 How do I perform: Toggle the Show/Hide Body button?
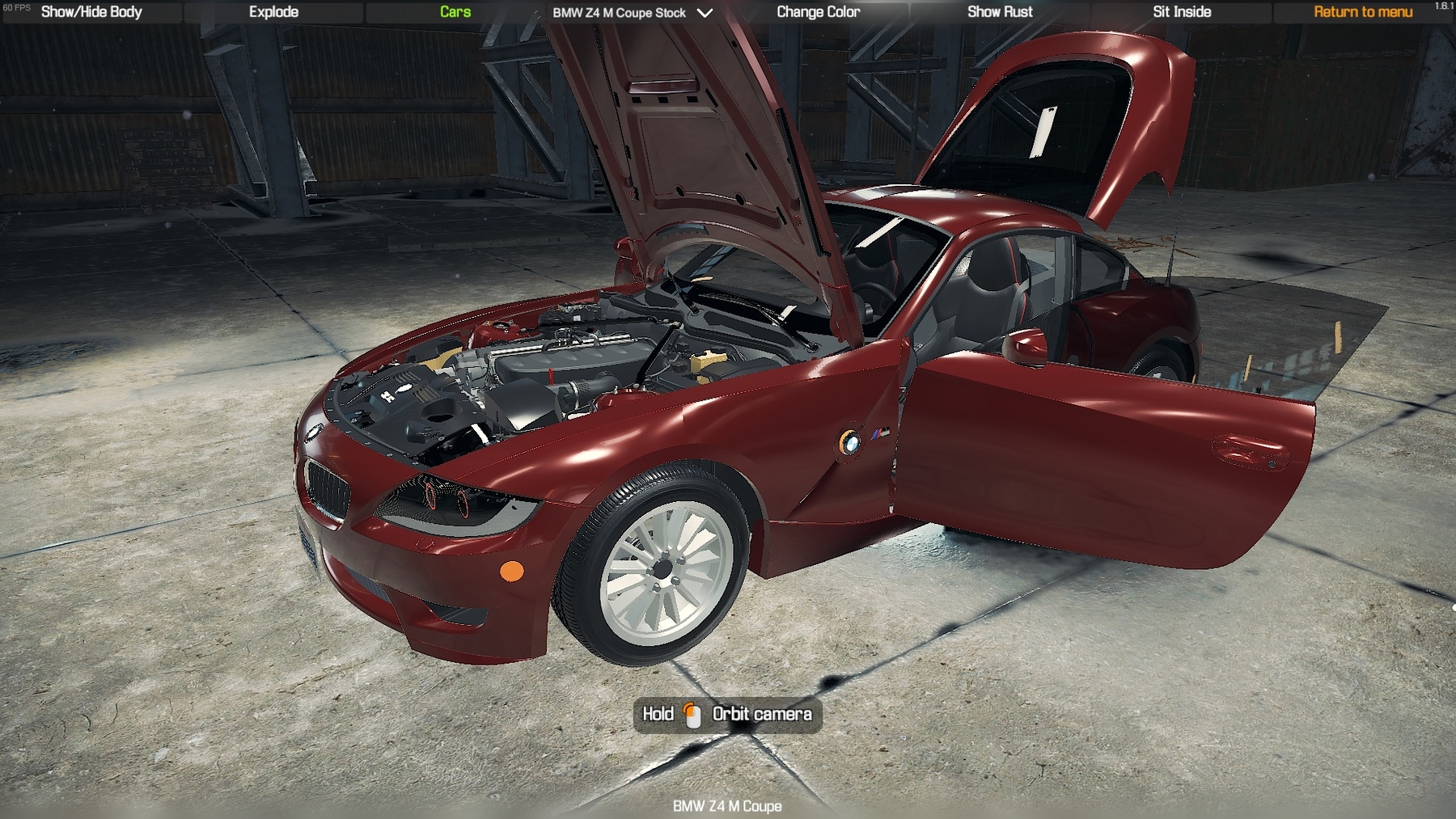(91, 12)
